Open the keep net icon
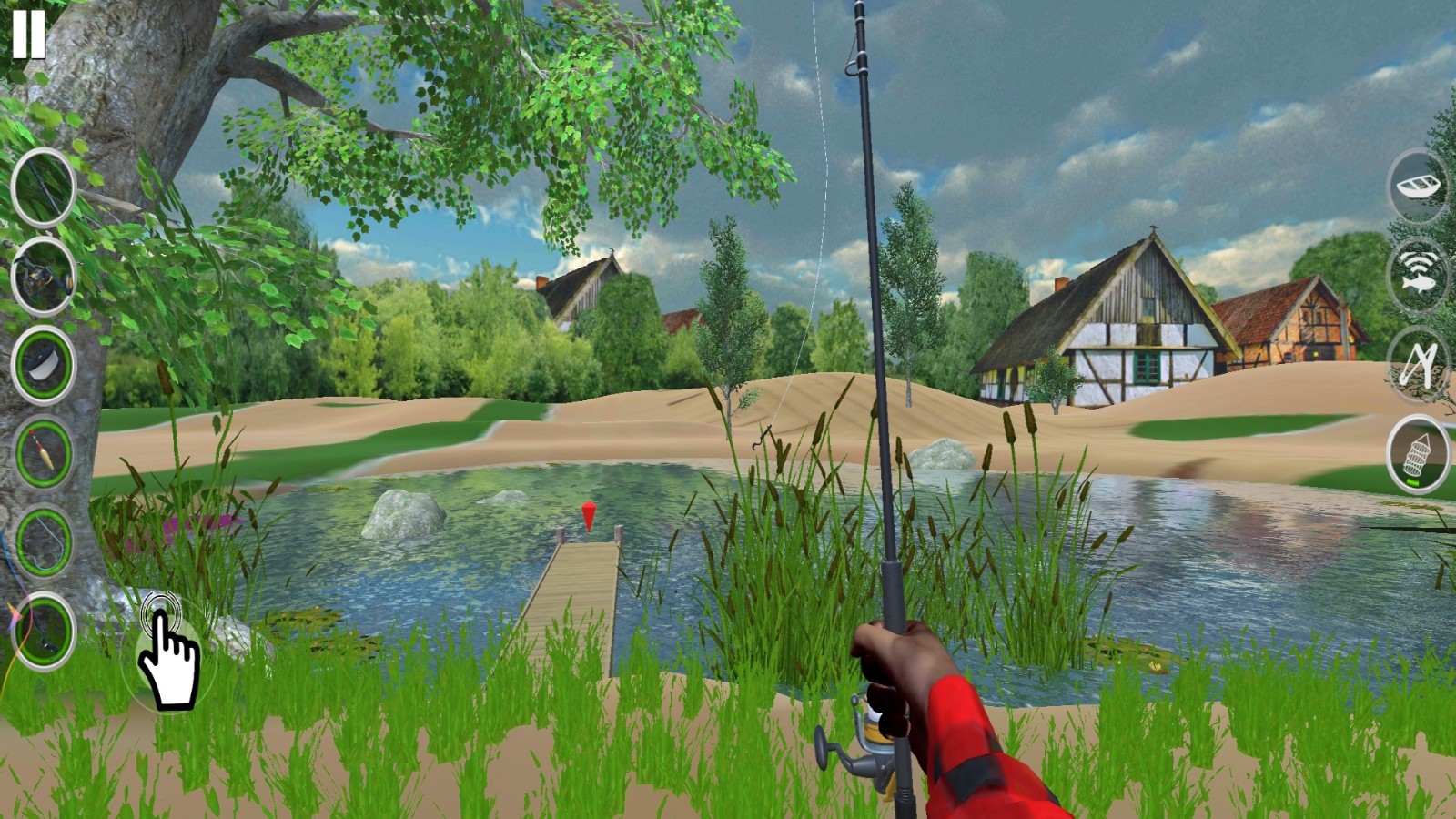 click(x=1419, y=453)
